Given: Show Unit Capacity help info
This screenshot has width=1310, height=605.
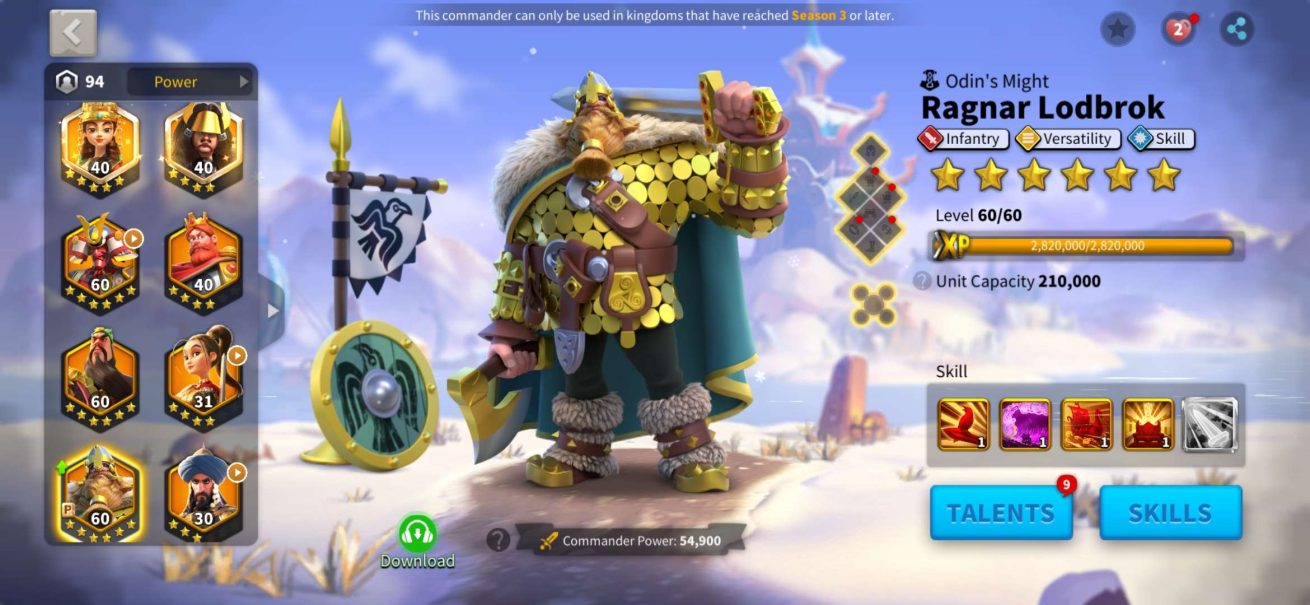Looking at the screenshot, I should click(x=922, y=281).
